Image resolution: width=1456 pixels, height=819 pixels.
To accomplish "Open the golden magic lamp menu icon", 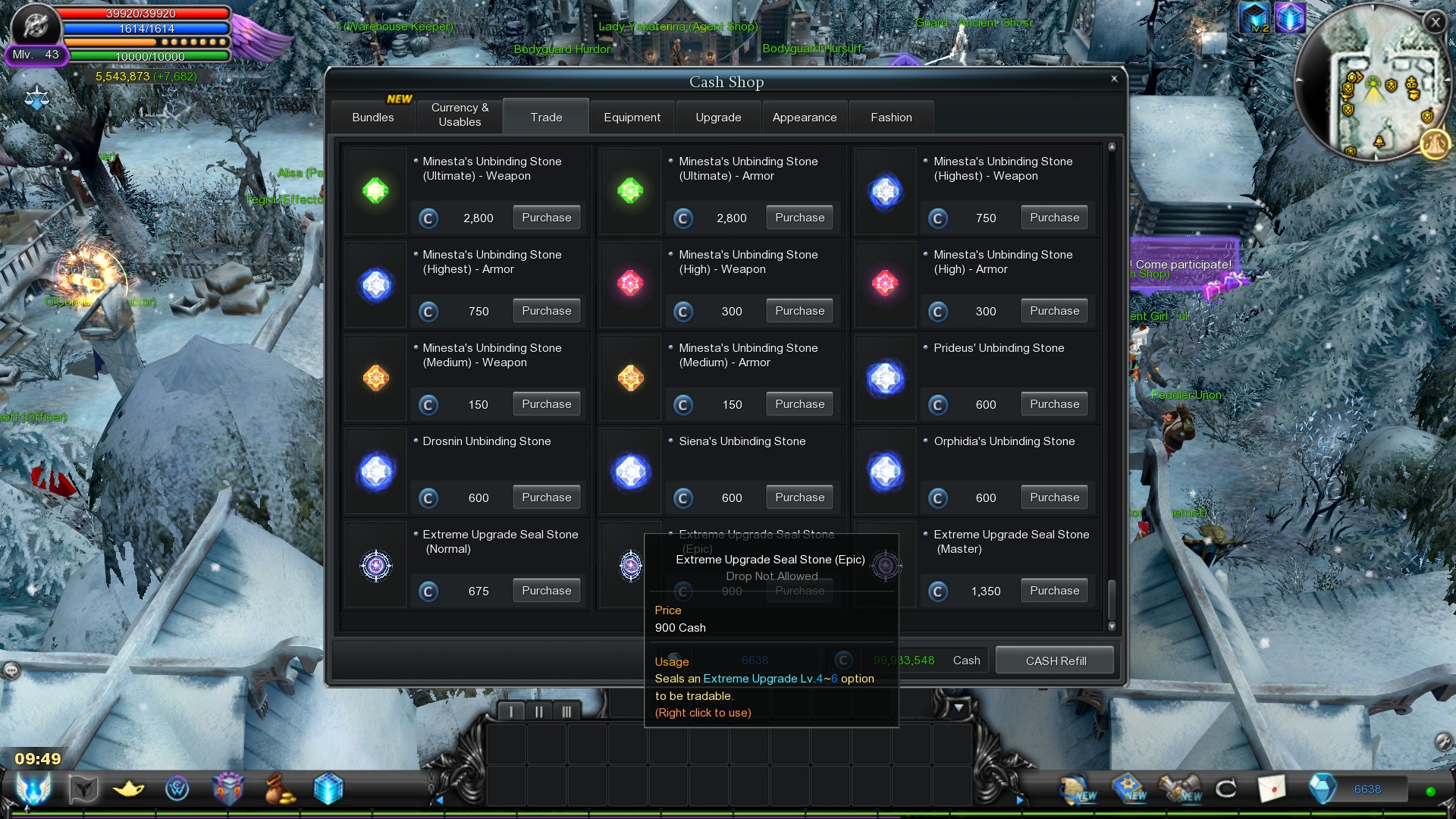I will 128,789.
